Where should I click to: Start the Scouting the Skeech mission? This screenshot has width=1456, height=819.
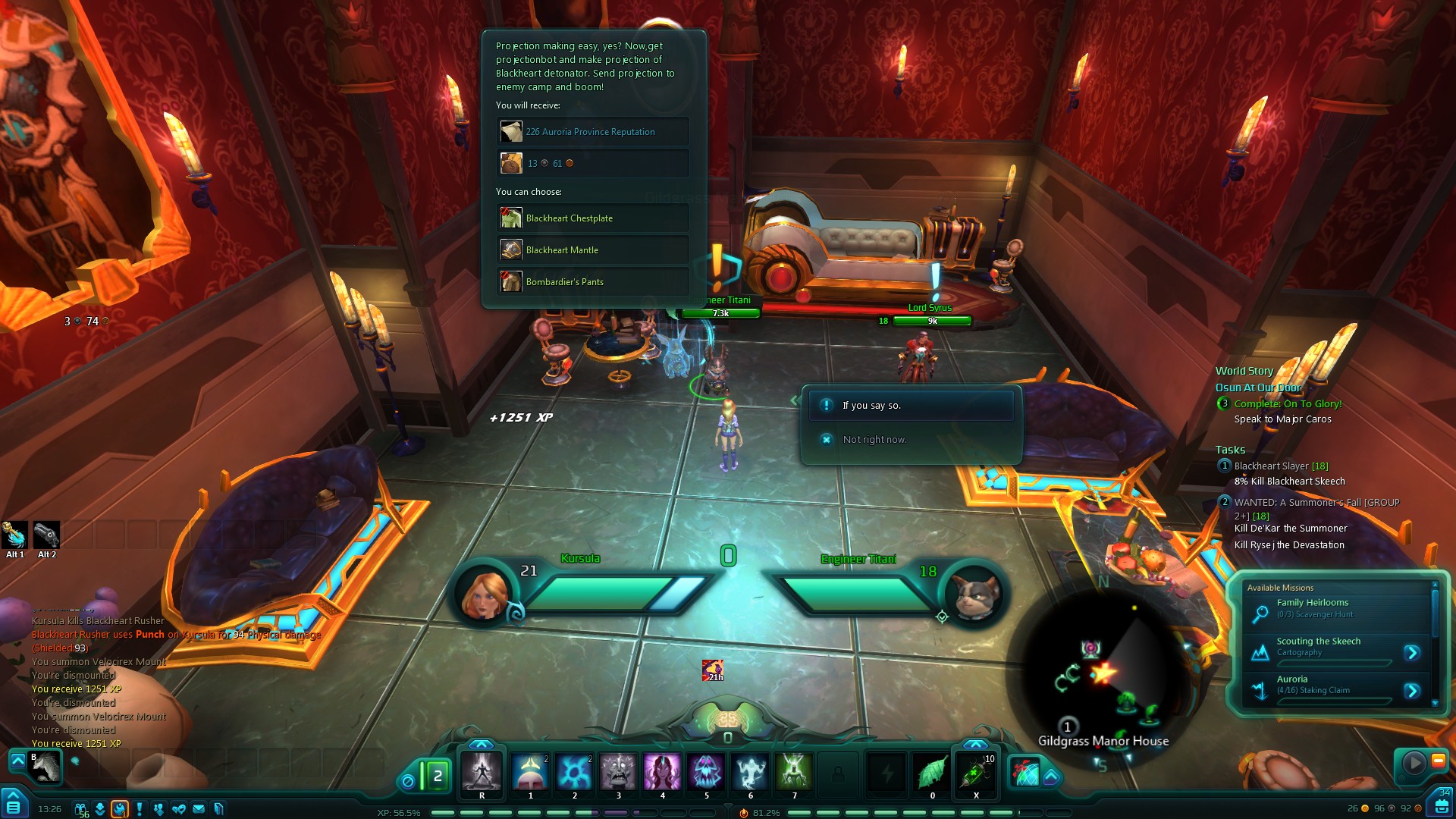point(1411,653)
